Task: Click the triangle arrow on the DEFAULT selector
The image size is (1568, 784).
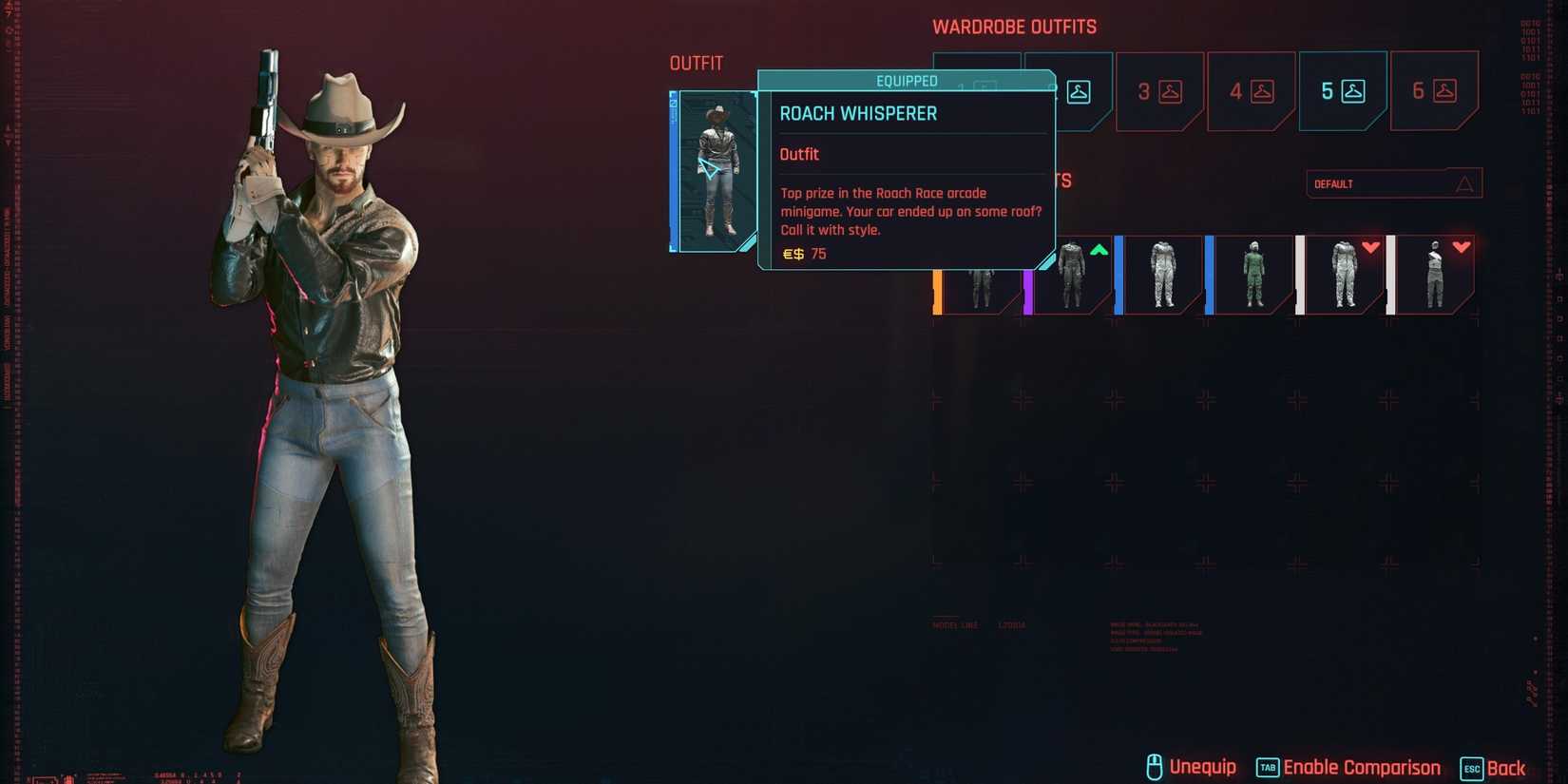Action: (x=1467, y=182)
